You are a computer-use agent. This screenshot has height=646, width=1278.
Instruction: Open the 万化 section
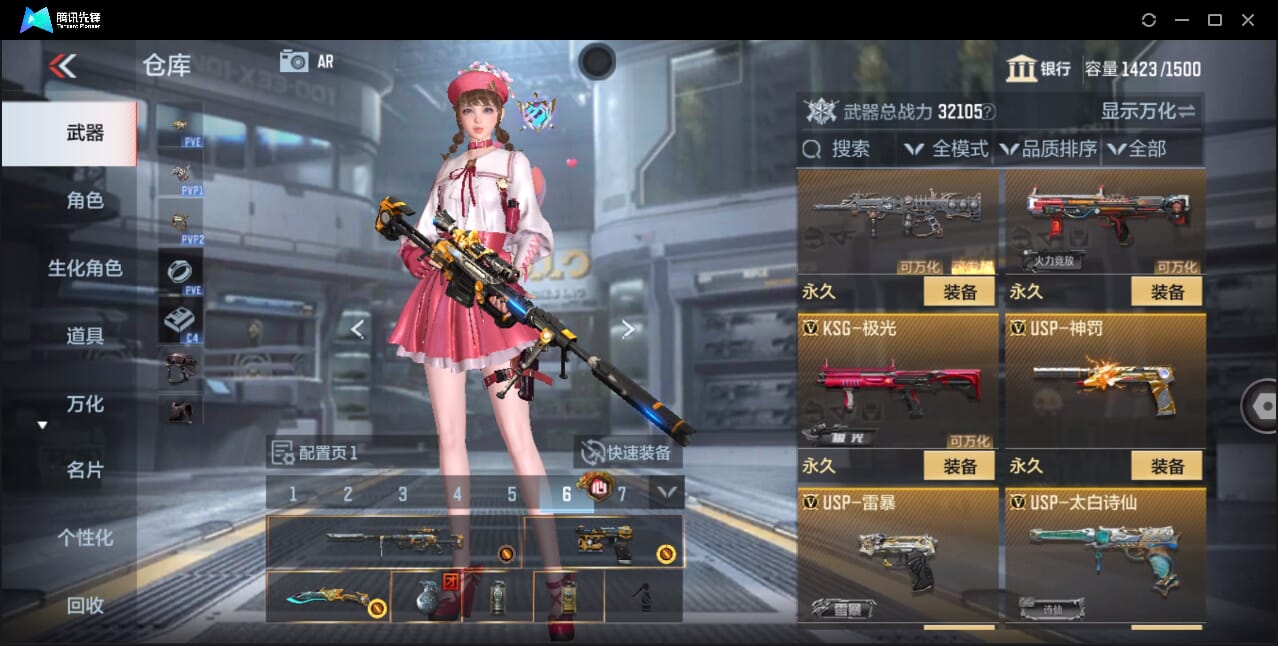click(x=85, y=404)
